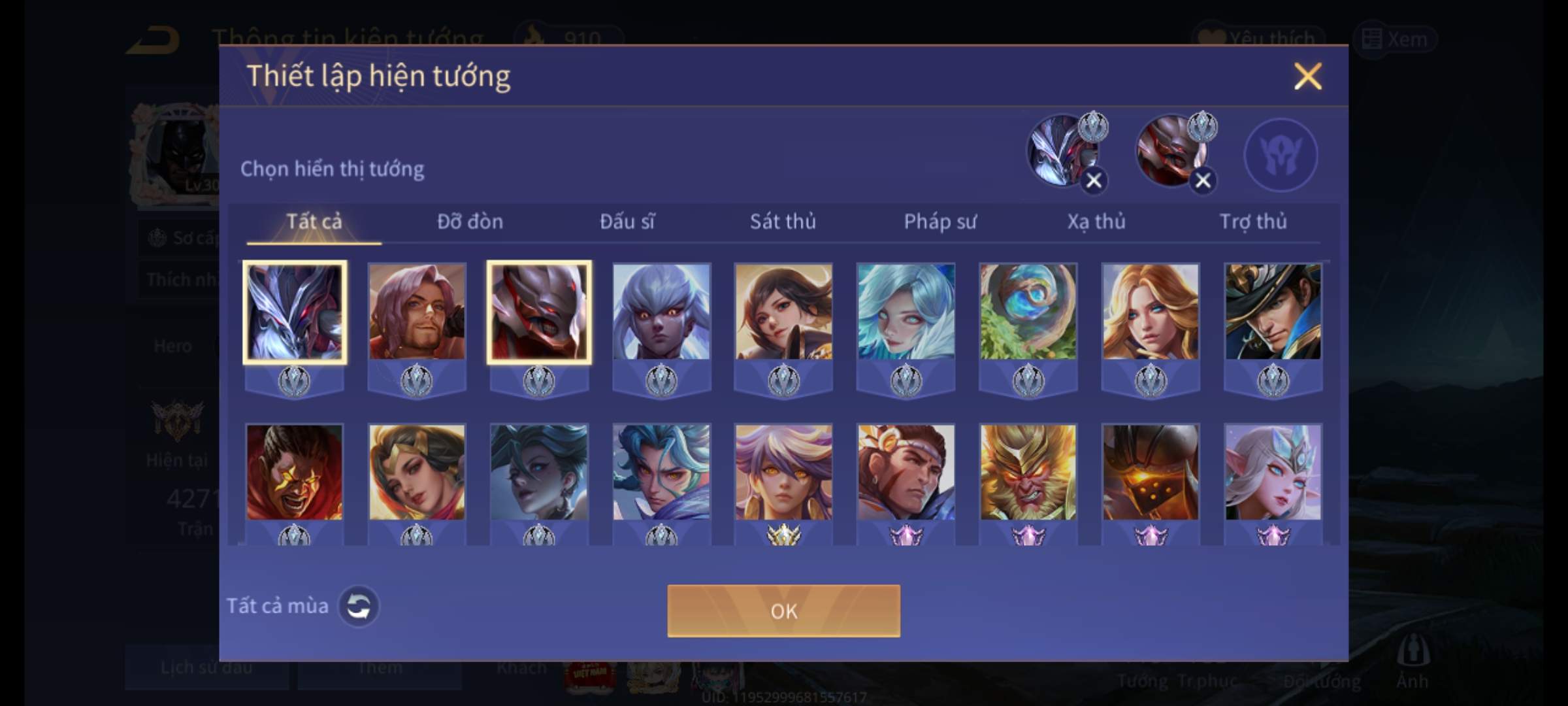1568x706 pixels.
Task: Switch to the Tất cả tab
Action: [314, 222]
